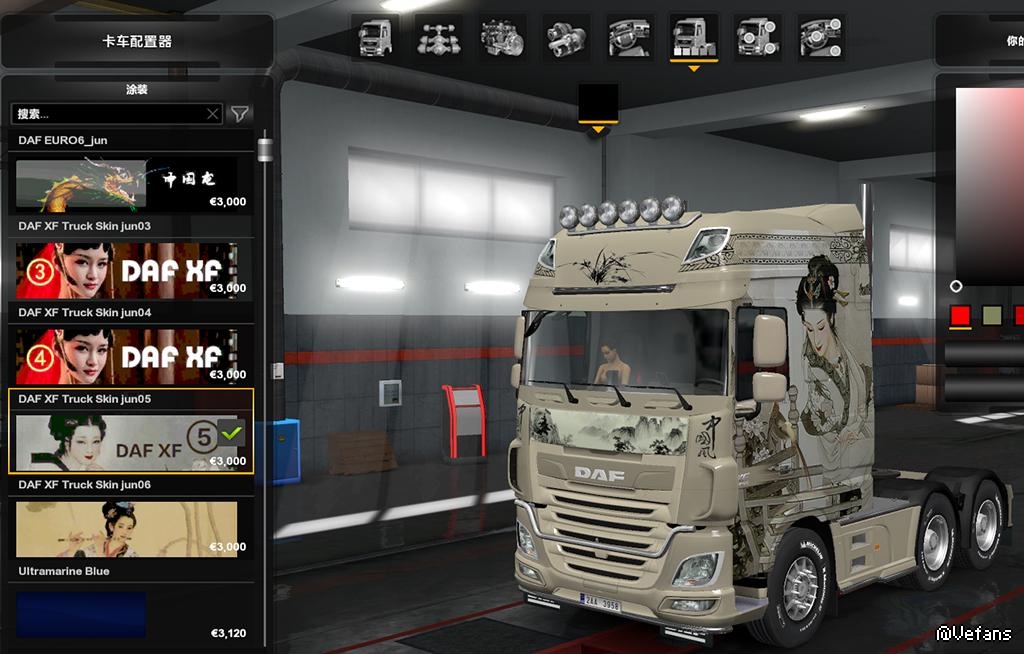Choose the DAF XF Truck Skin jun03

tap(127, 270)
